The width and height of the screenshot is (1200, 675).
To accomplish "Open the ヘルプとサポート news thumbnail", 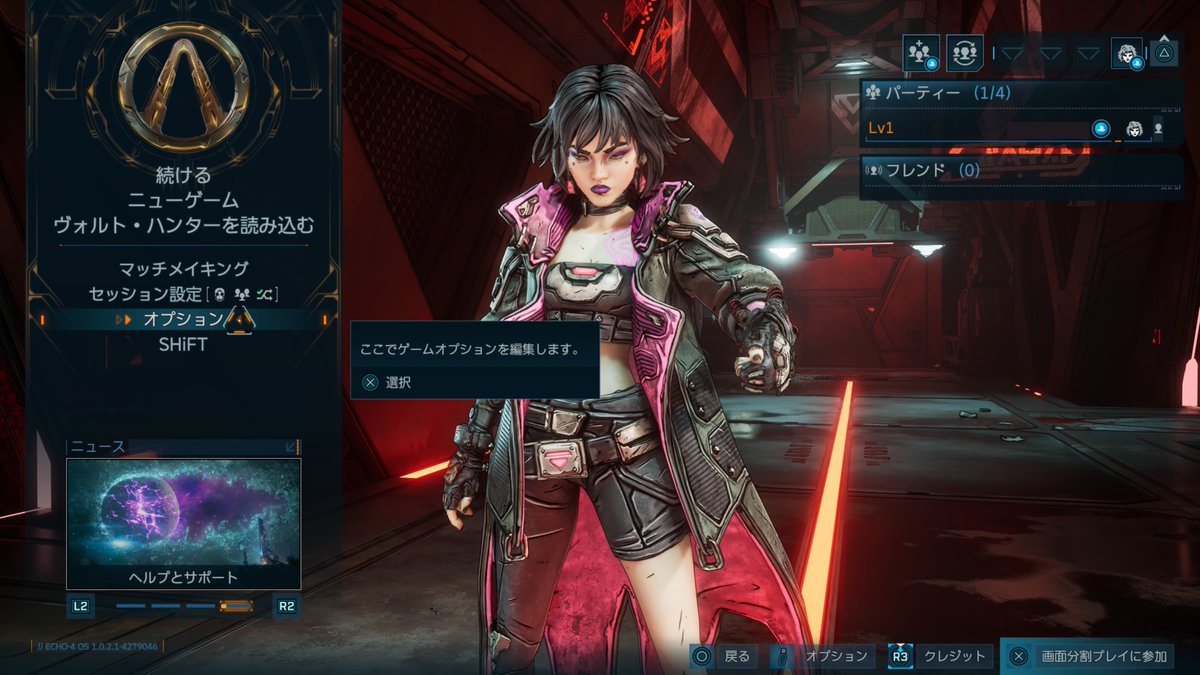I will click(x=183, y=524).
